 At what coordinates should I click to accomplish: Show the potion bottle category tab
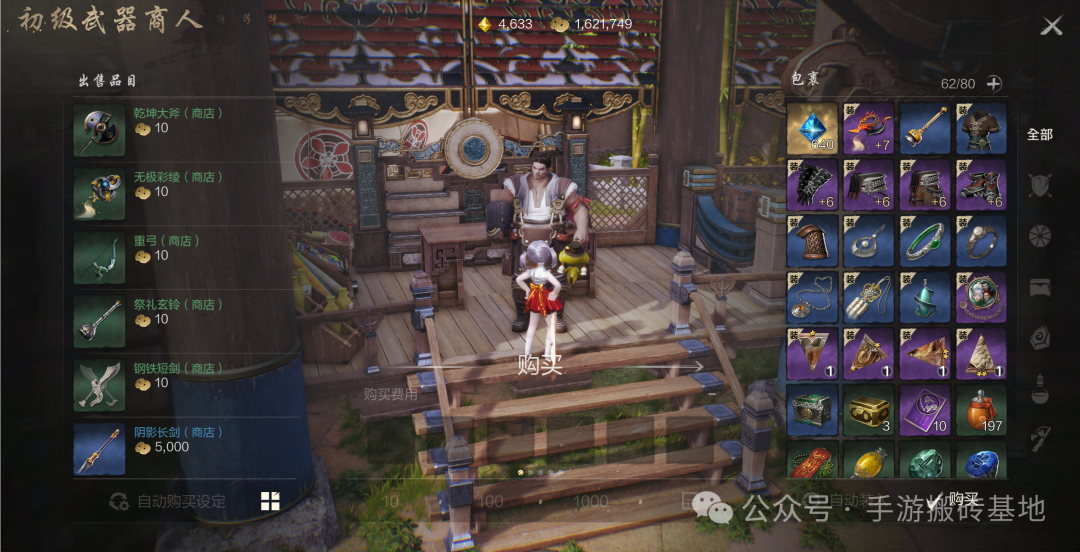1040,385
